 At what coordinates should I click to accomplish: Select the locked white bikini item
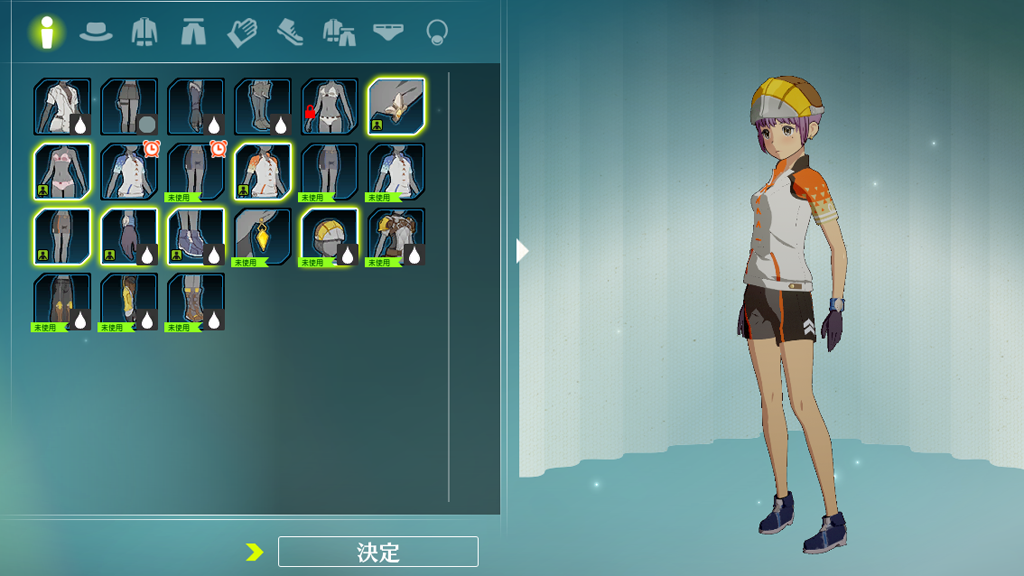[330, 107]
